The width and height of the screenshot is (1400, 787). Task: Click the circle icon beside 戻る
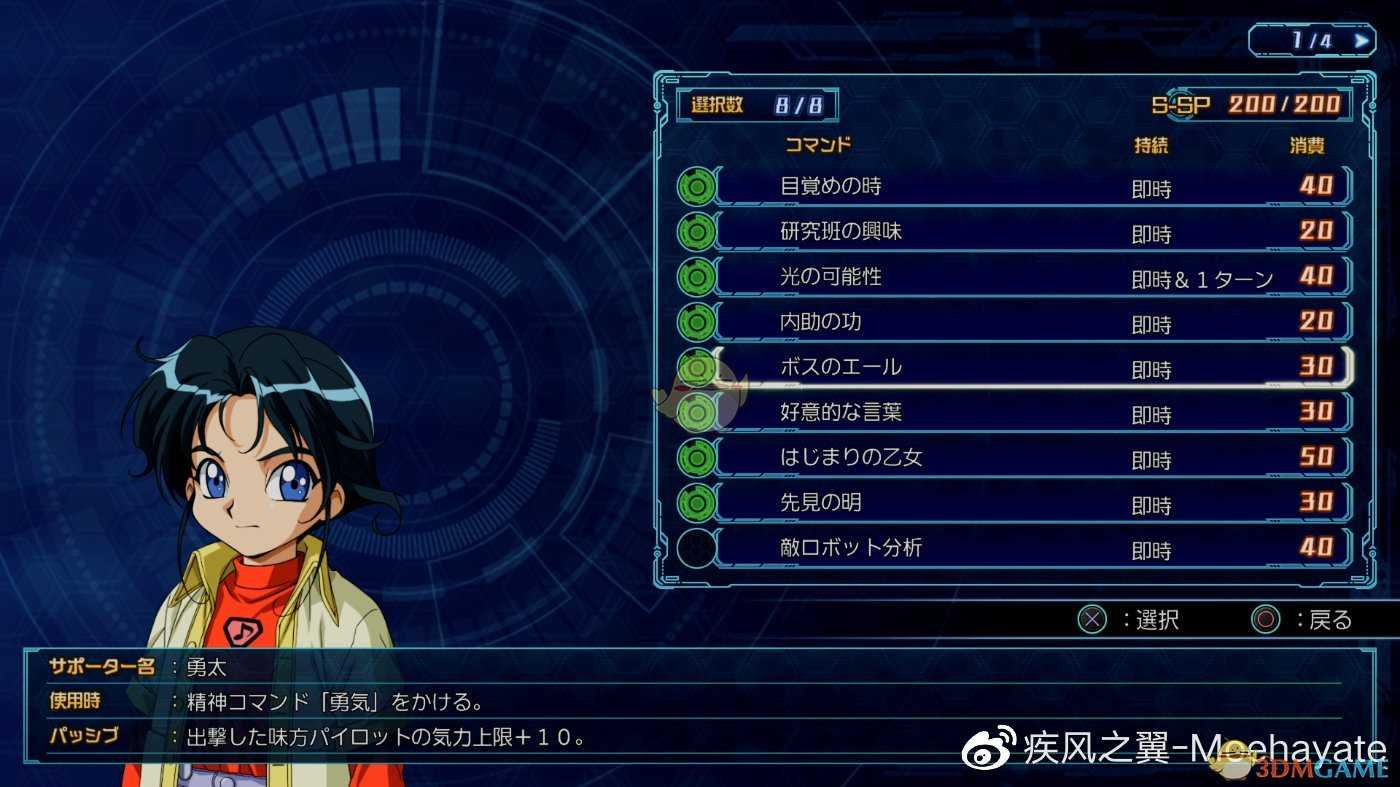[x=1266, y=619]
